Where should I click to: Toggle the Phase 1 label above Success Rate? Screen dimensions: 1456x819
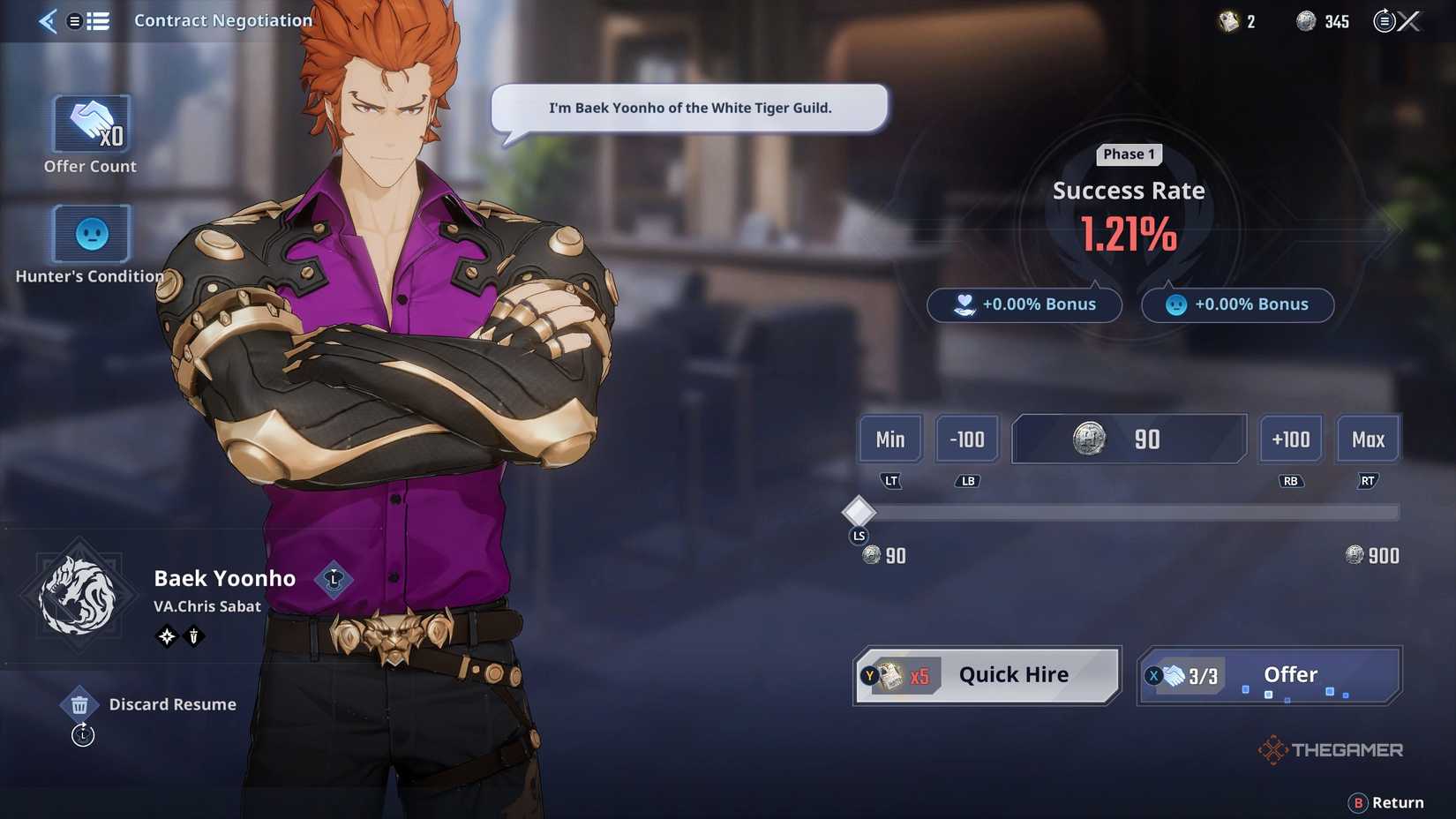click(x=1129, y=154)
